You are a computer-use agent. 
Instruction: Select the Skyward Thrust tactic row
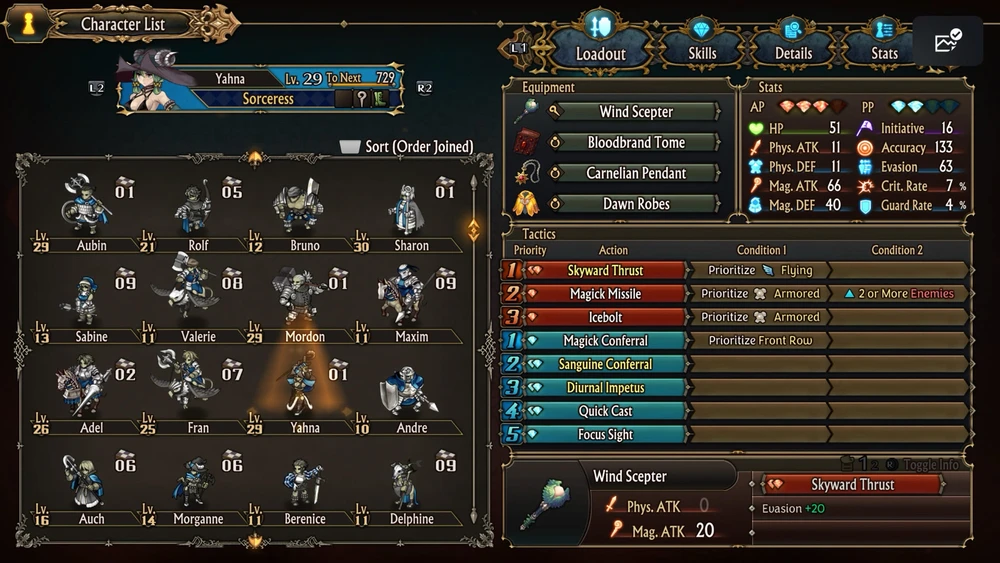pyautogui.click(x=605, y=271)
